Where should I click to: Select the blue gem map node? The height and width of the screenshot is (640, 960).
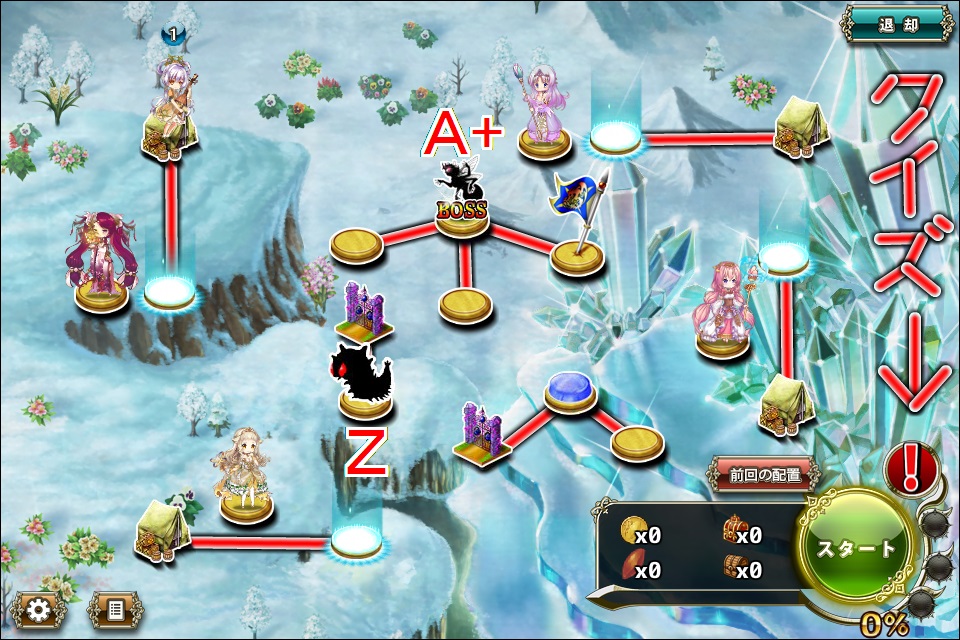pos(570,392)
